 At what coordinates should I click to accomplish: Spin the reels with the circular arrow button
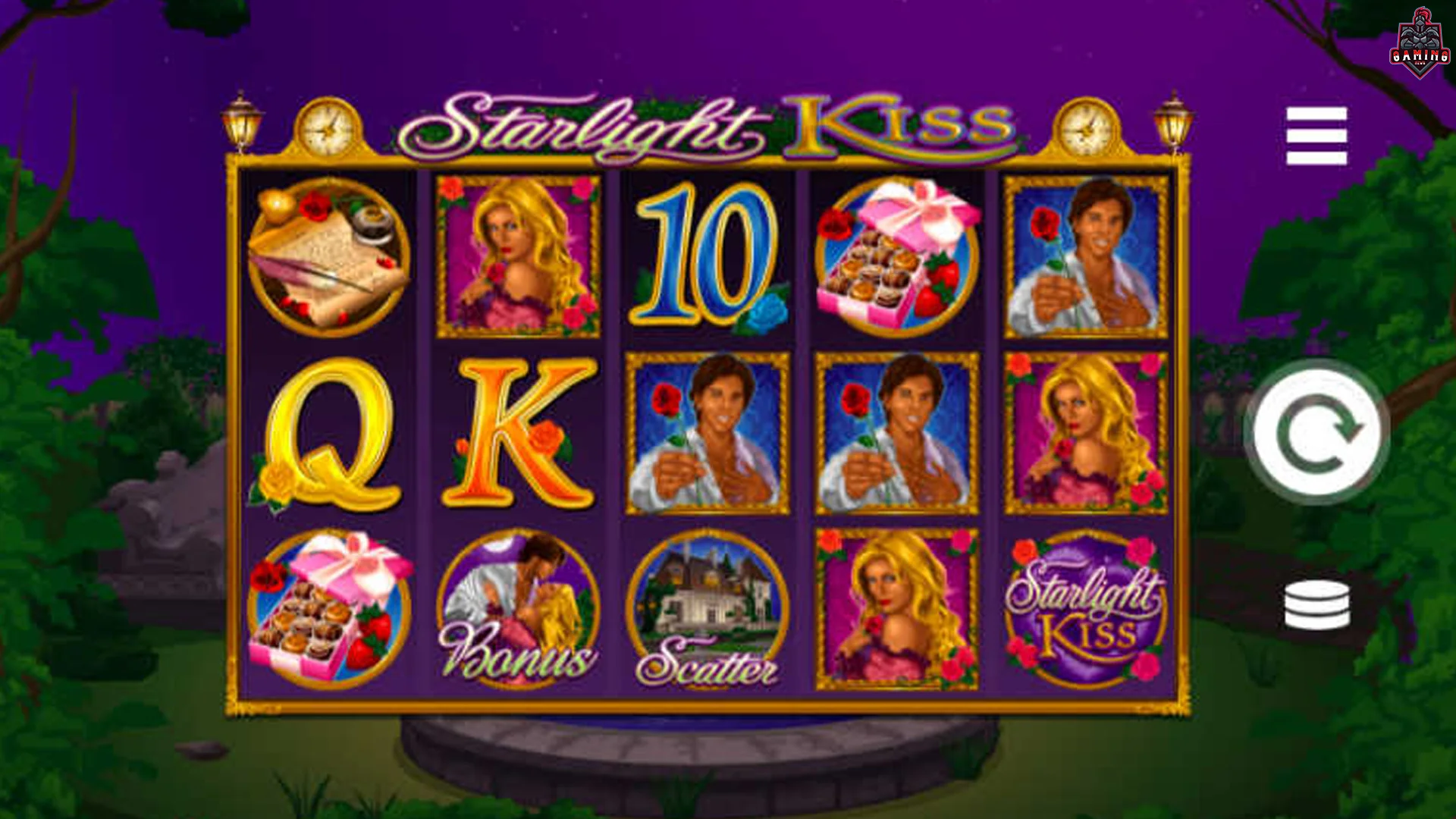click(1316, 431)
